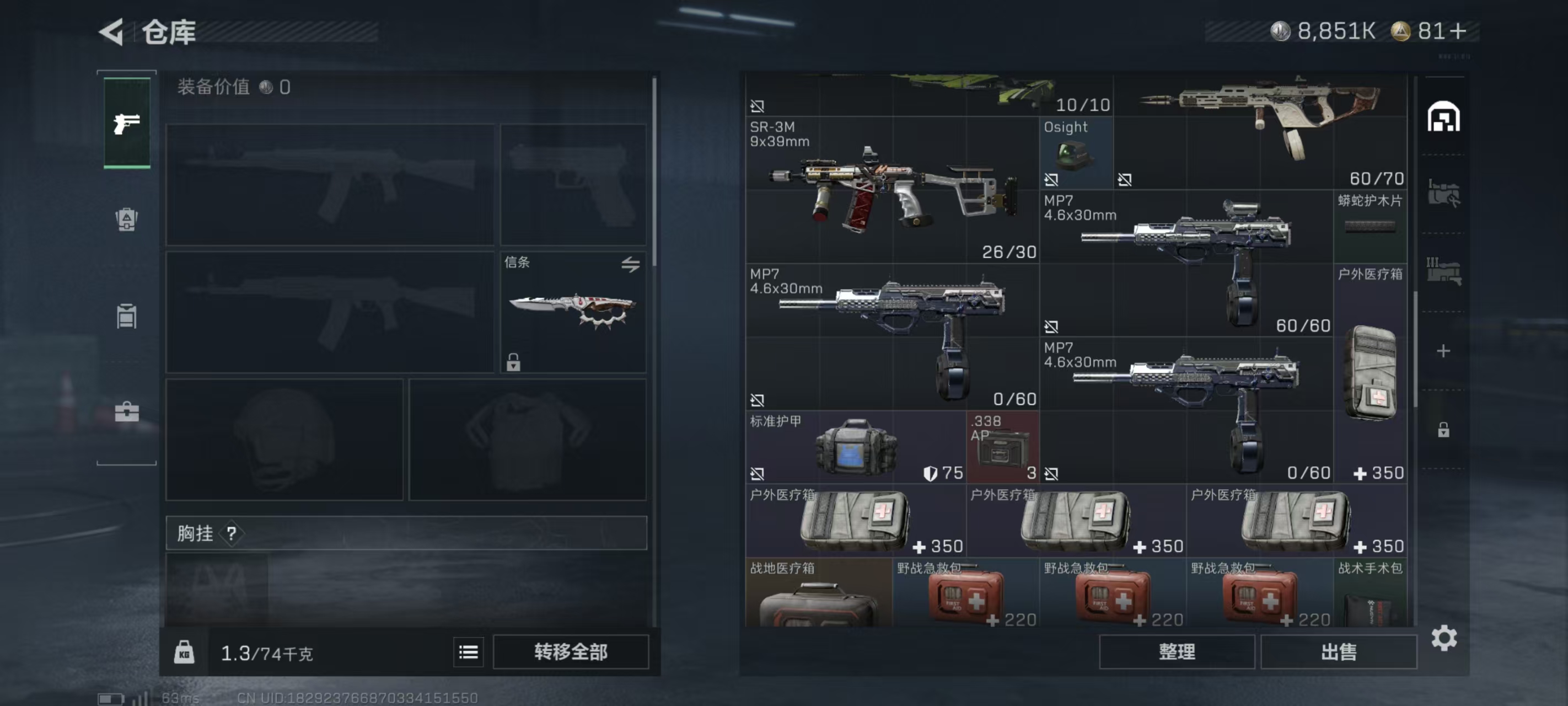This screenshot has width=1568, height=706.
Task: Open the 胸挂 help question mark
Action: [232, 533]
